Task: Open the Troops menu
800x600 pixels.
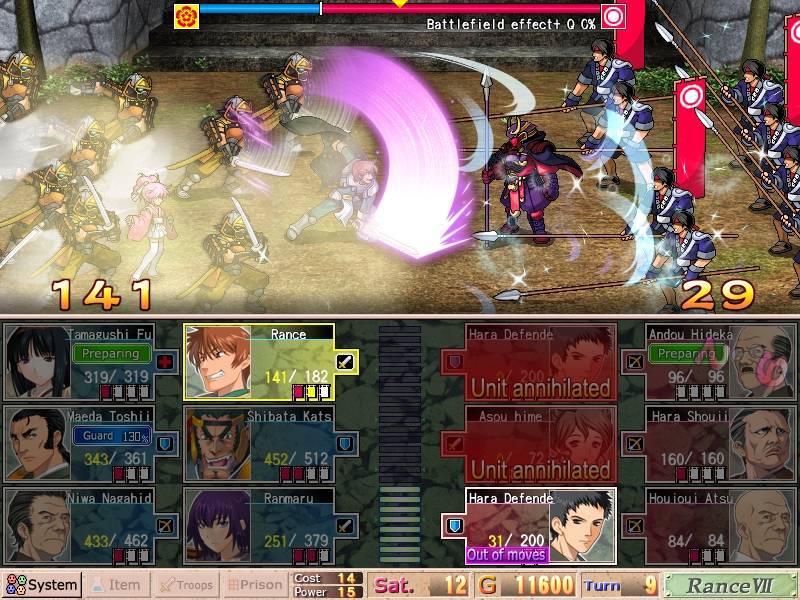Action: [186, 585]
